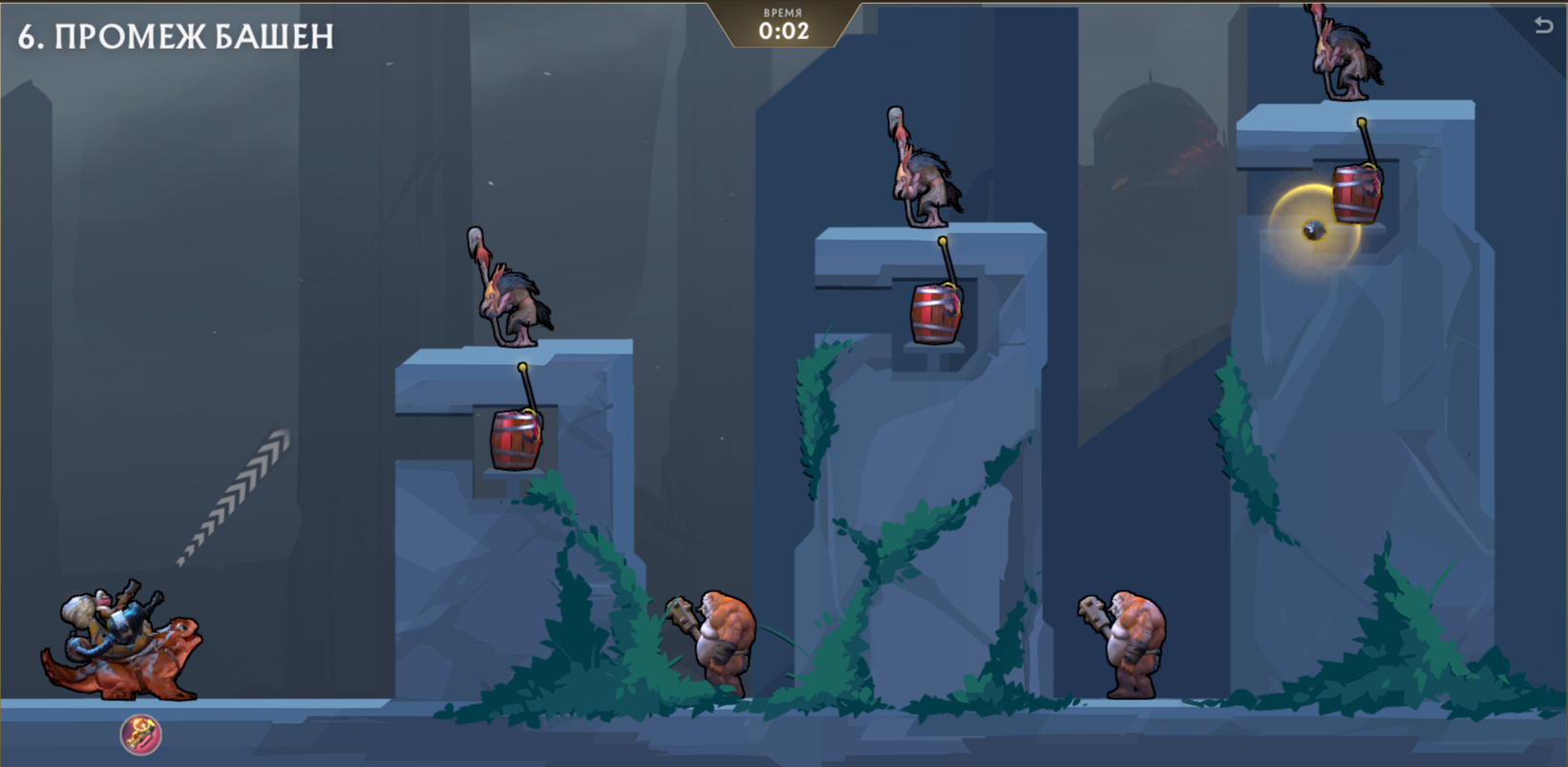Click the curved back arrow button
This screenshot has width=1568, height=767.
pyautogui.click(x=1543, y=26)
